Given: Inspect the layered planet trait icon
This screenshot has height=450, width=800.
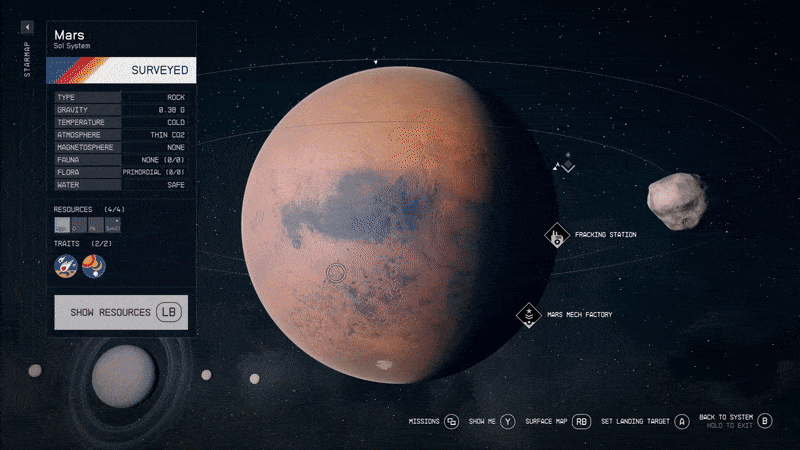Looking at the screenshot, I should tap(93, 266).
